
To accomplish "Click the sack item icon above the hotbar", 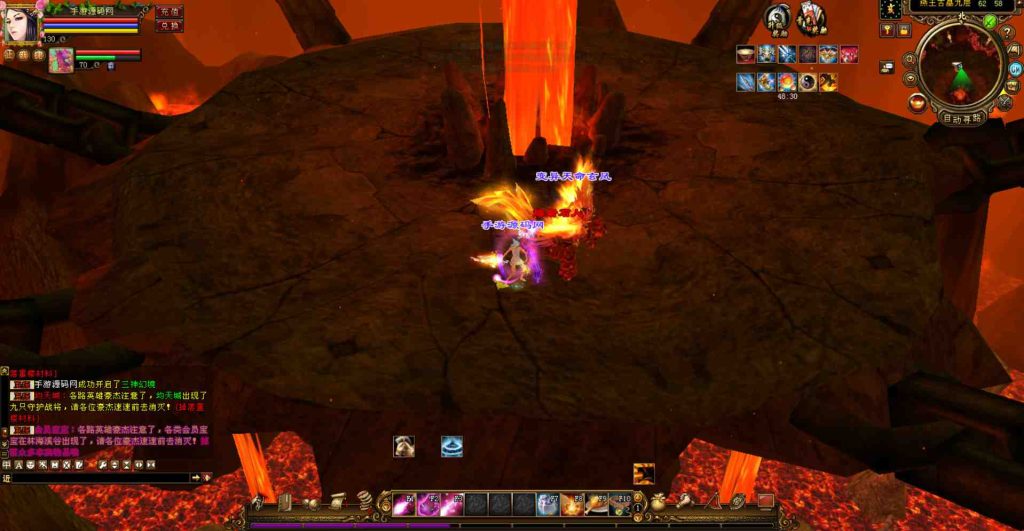I will click(x=404, y=447).
